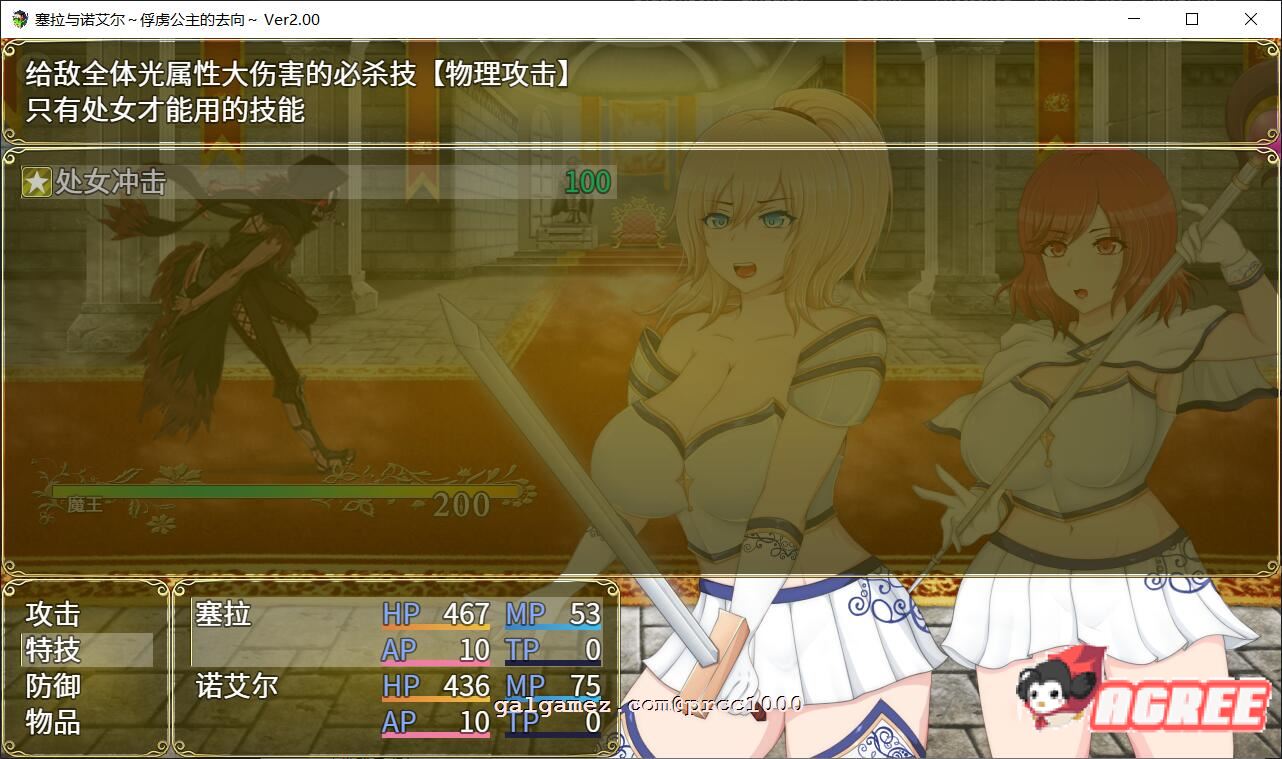
Task: Choose the 防御 command
Action: coord(52,686)
